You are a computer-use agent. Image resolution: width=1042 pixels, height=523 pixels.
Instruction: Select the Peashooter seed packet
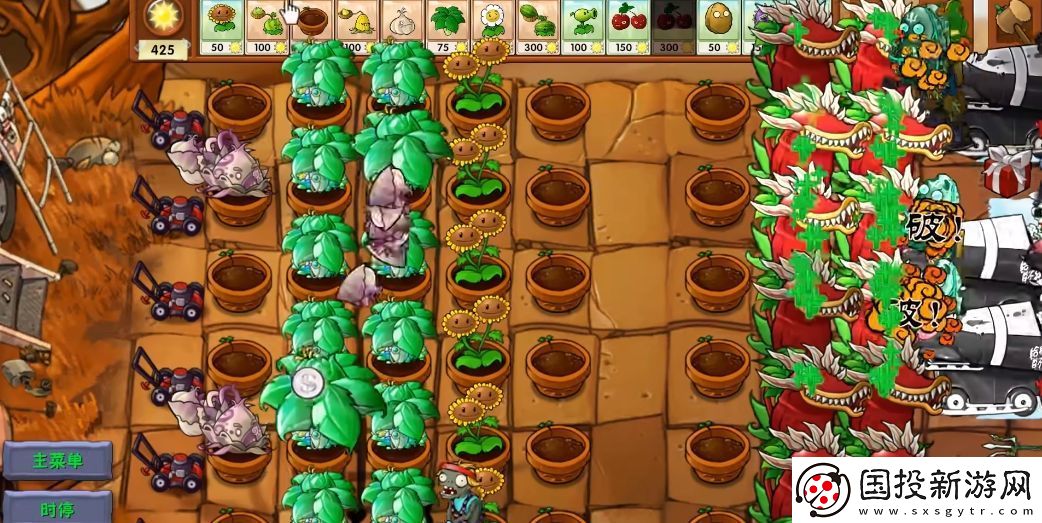582,27
